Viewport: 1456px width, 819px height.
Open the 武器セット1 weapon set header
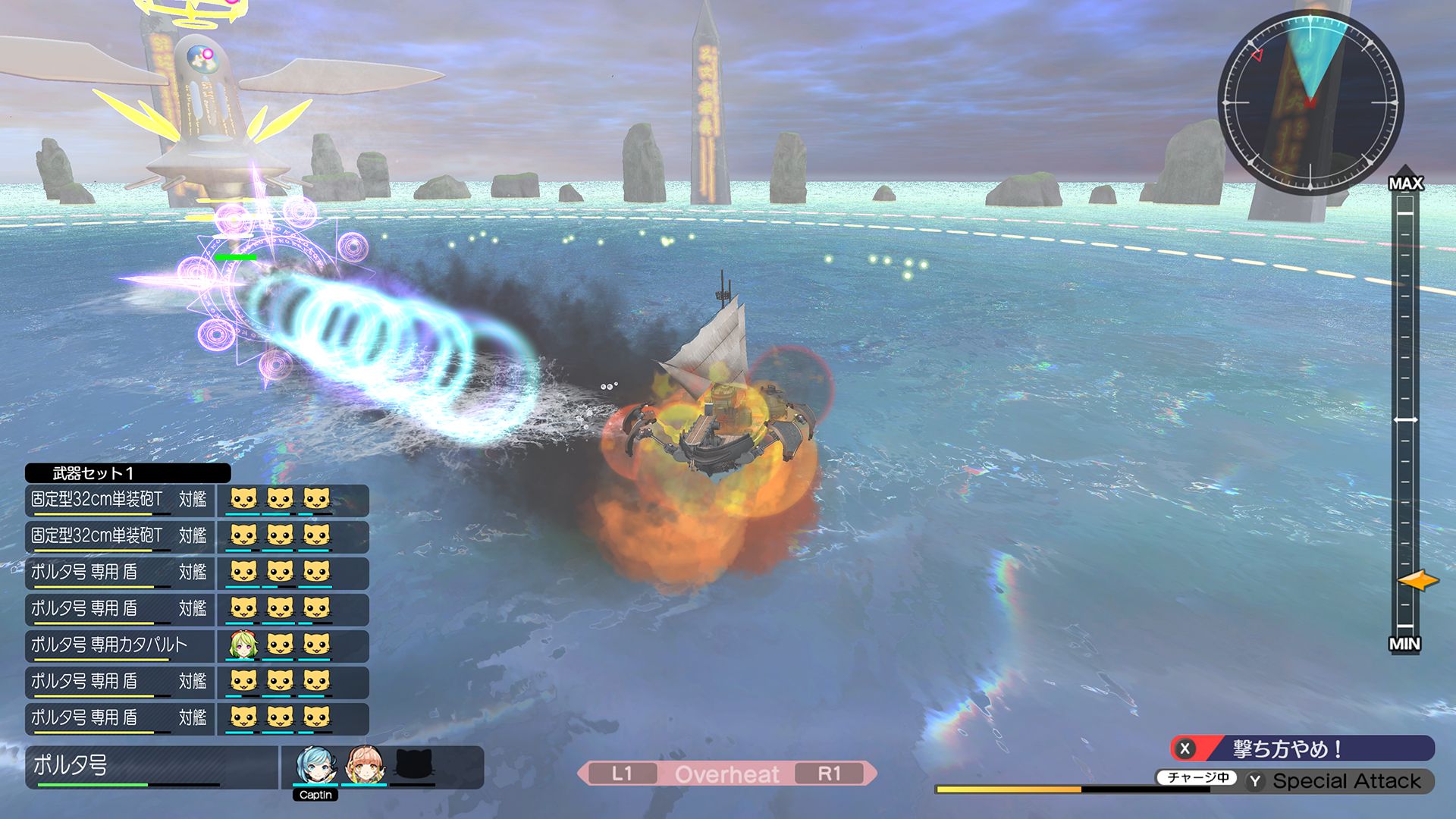(x=127, y=473)
